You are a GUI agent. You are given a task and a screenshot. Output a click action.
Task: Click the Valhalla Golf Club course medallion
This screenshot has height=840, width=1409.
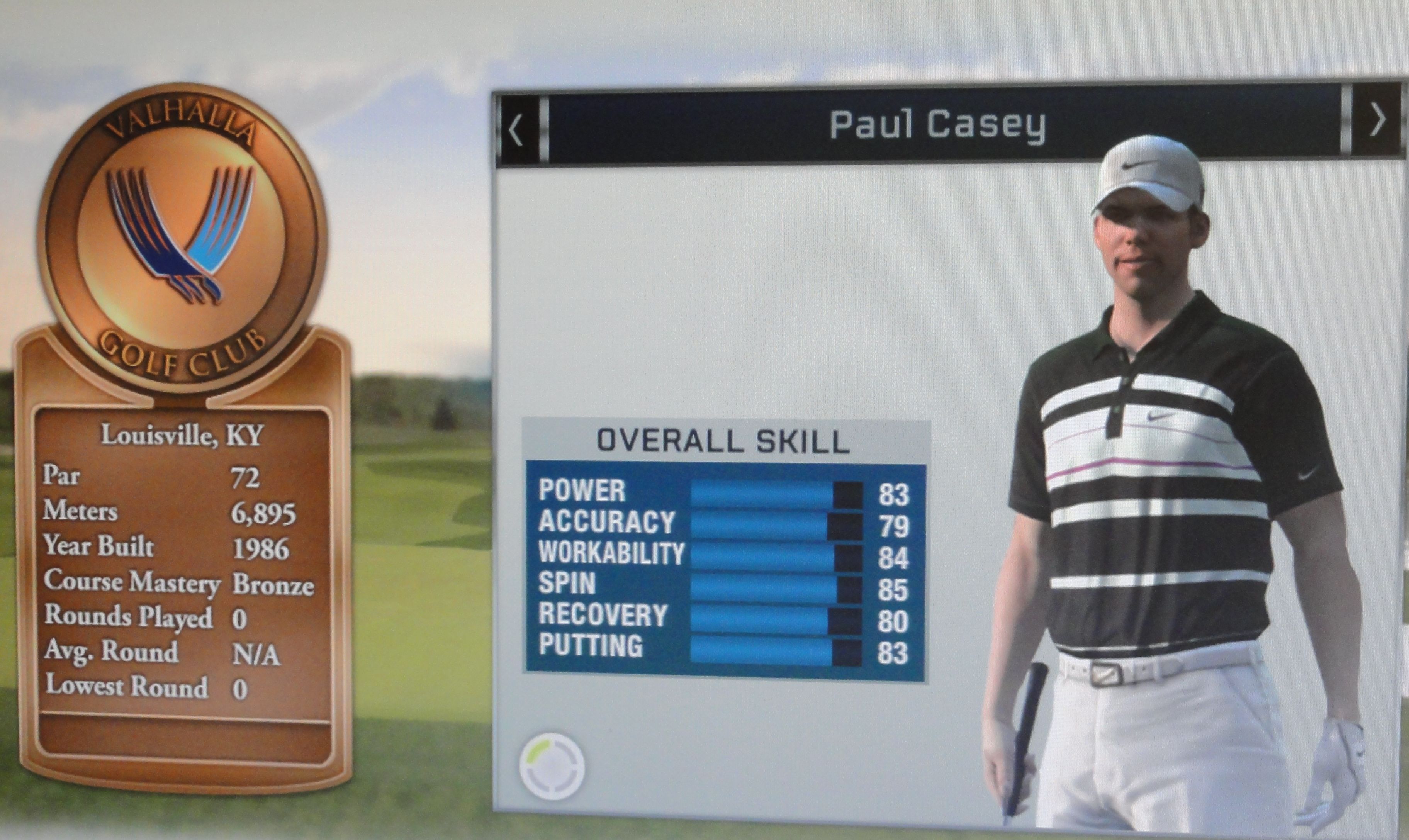coord(182,238)
